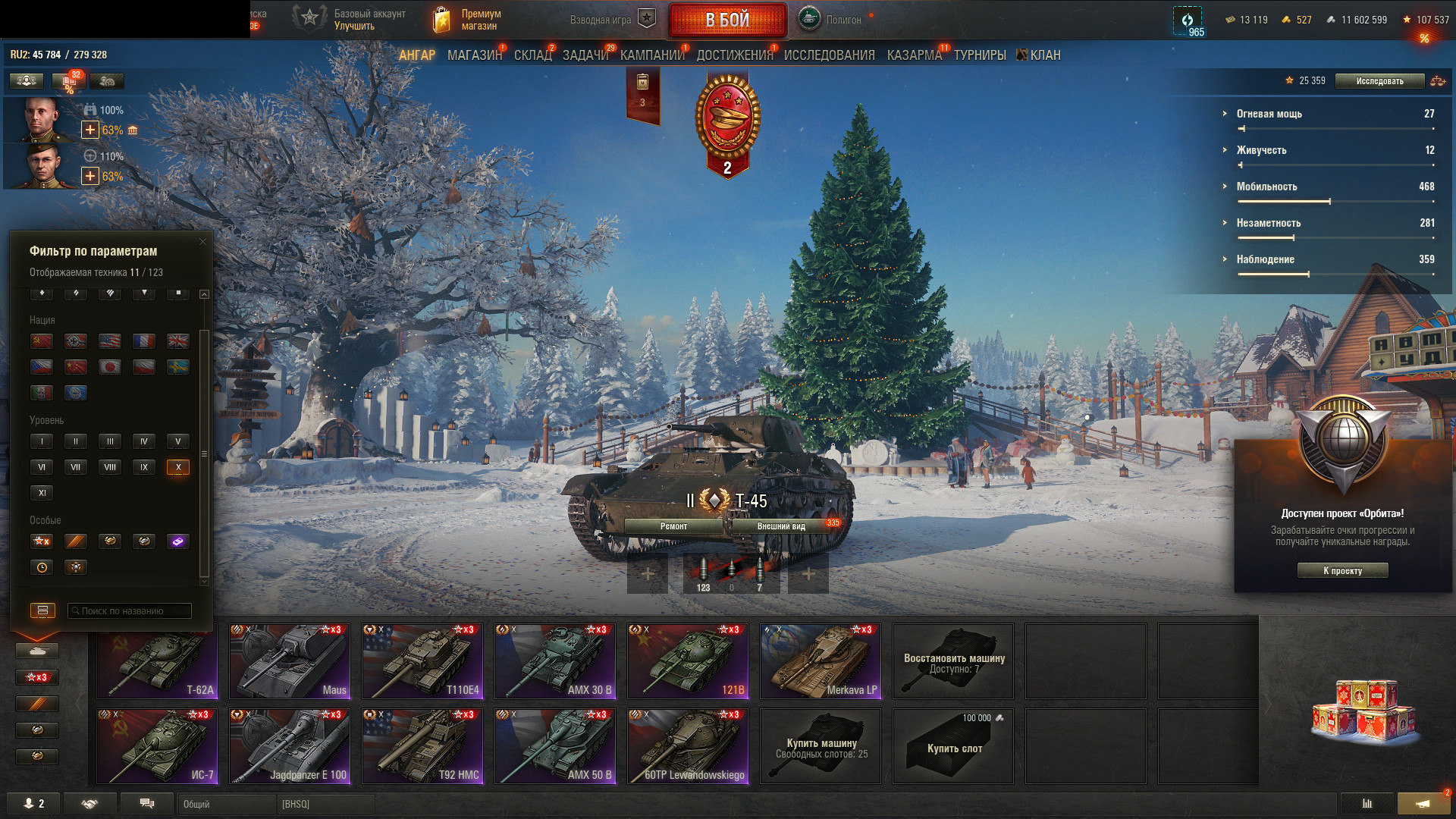This screenshot has width=1456, height=819.
Task: Filter vehicles by the USSR flag
Action: (42, 341)
